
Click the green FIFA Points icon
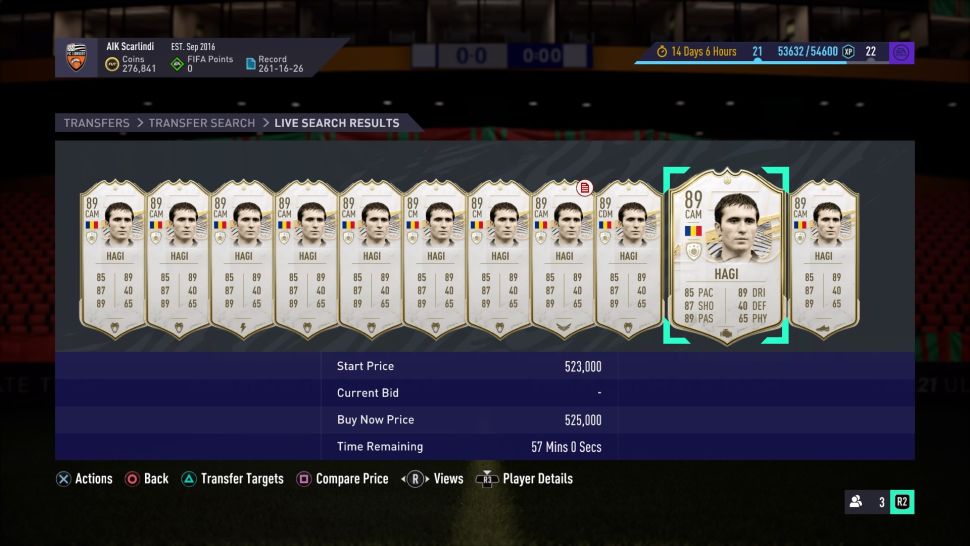[x=177, y=64]
